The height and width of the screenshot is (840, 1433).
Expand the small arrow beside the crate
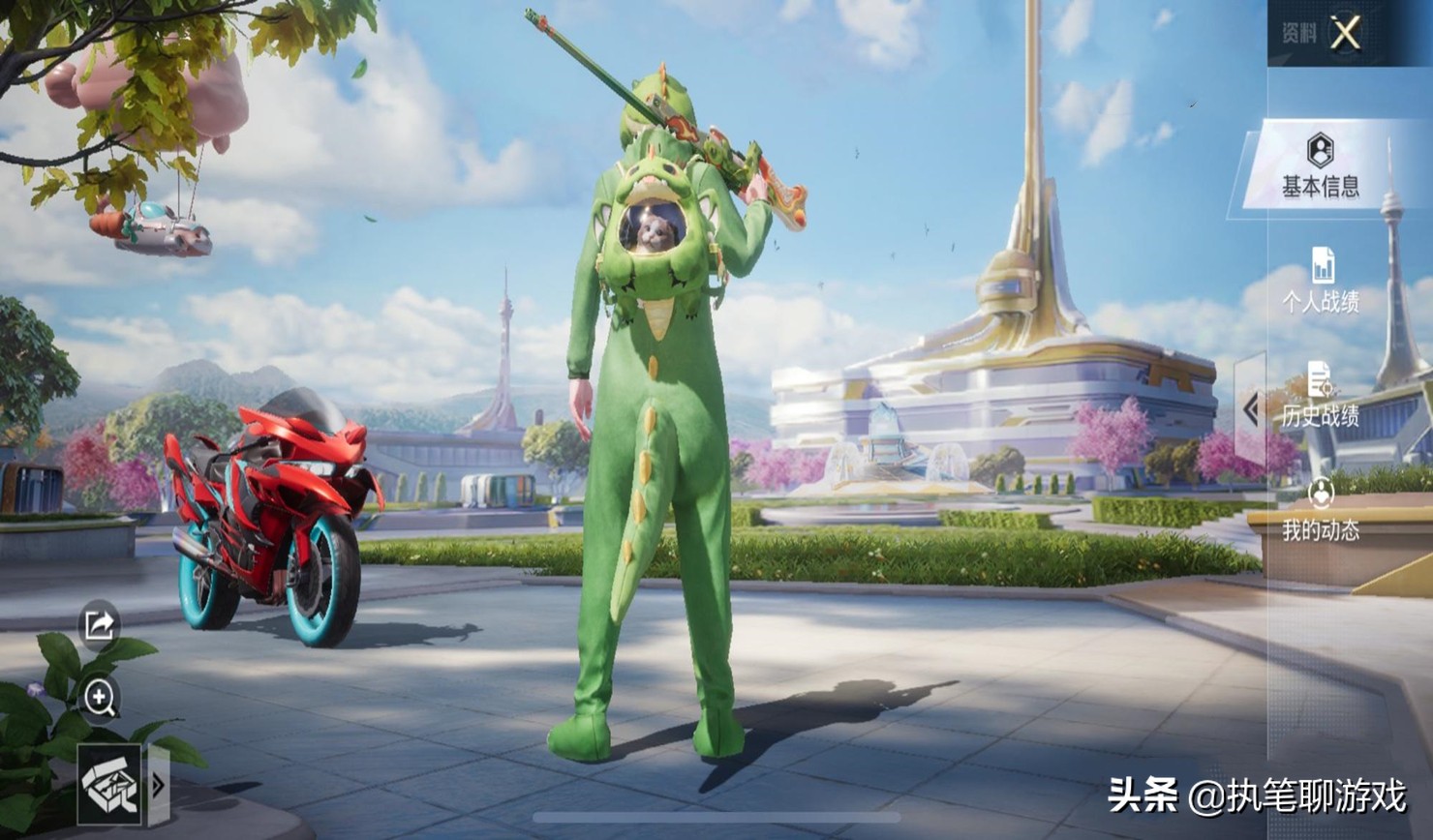(157, 785)
